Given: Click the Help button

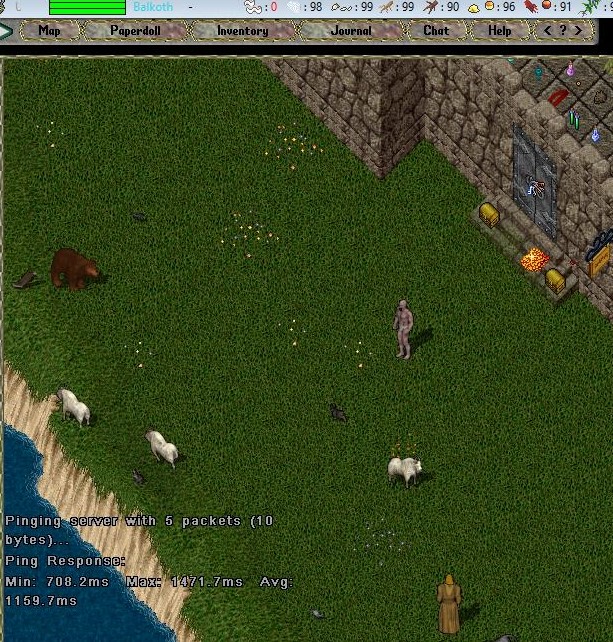Looking at the screenshot, I should pos(499,31).
